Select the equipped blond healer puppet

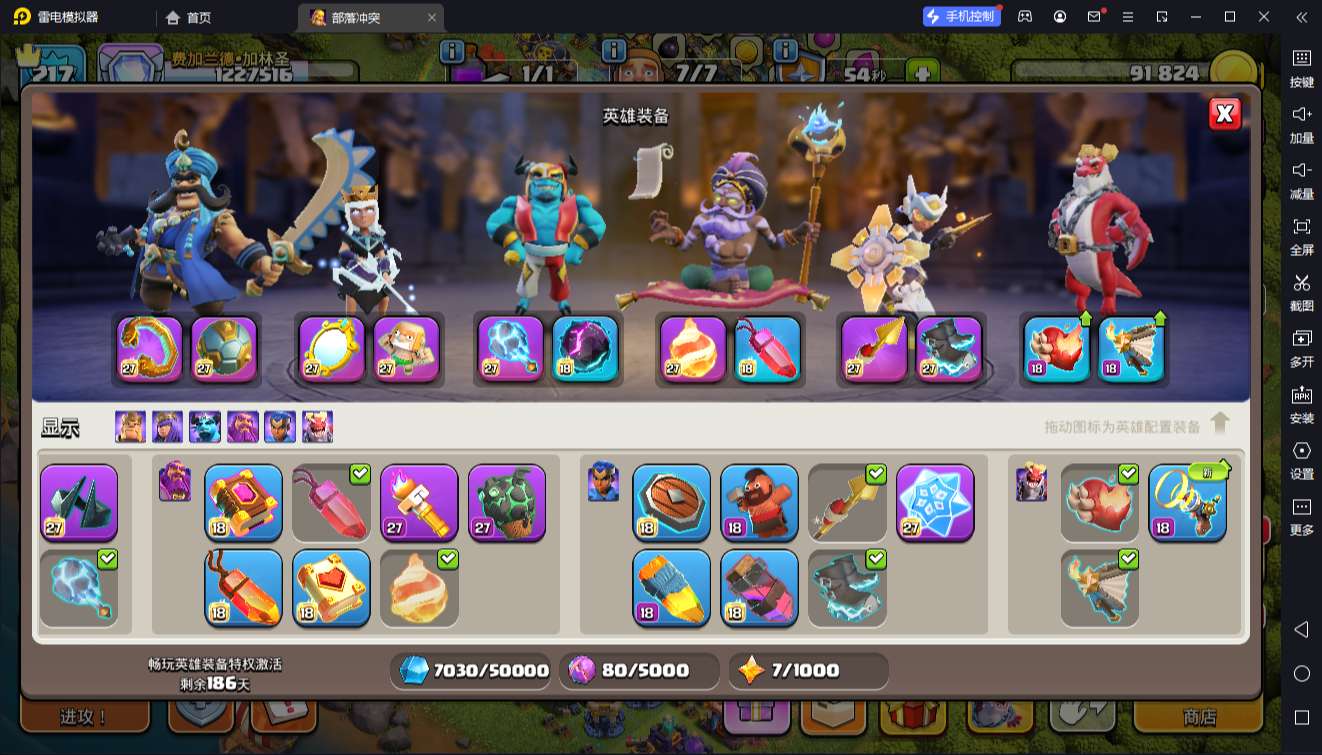[406, 349]
